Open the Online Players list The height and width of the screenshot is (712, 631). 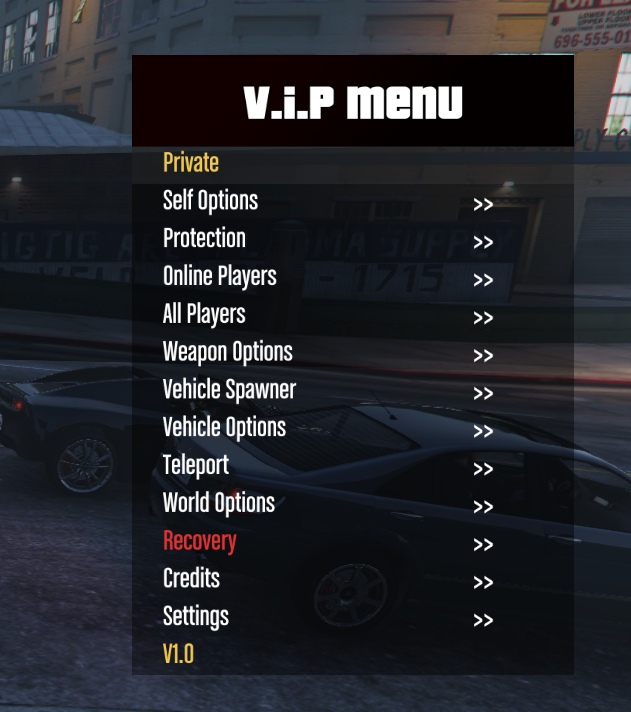click(x=220, y=277)
